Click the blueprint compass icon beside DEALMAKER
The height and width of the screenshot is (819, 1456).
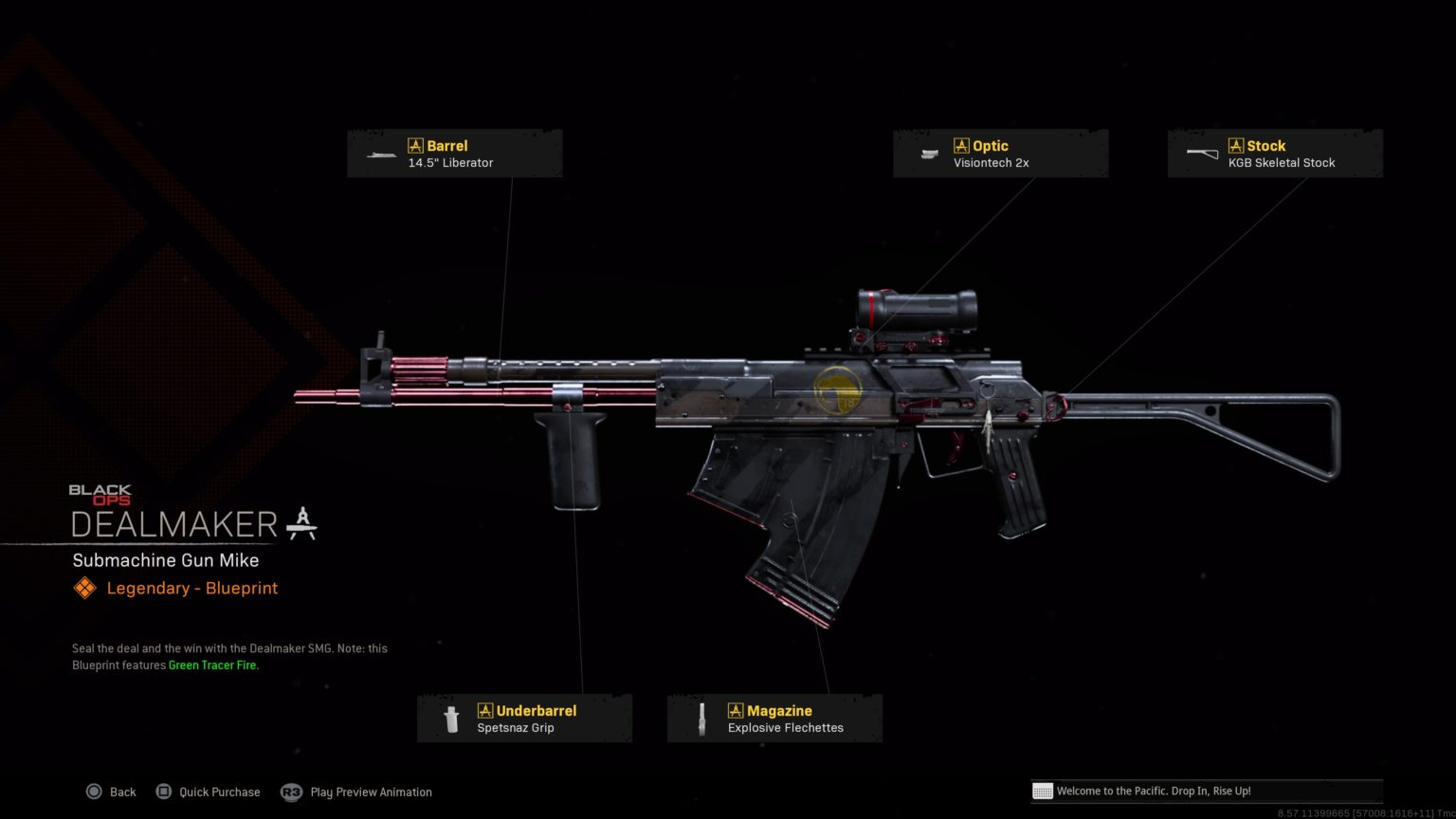tap(302, 522)
